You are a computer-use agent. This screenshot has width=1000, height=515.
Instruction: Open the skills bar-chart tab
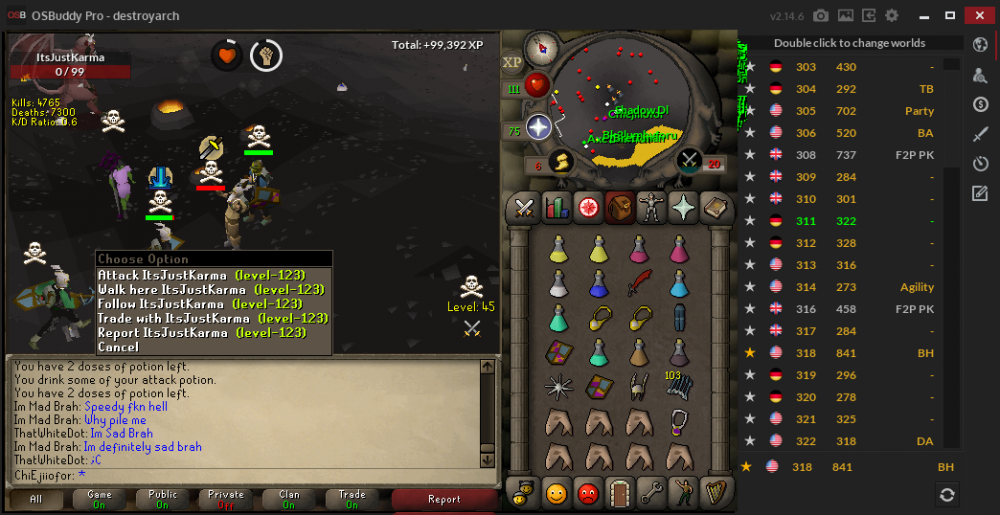tap(555, 208)
